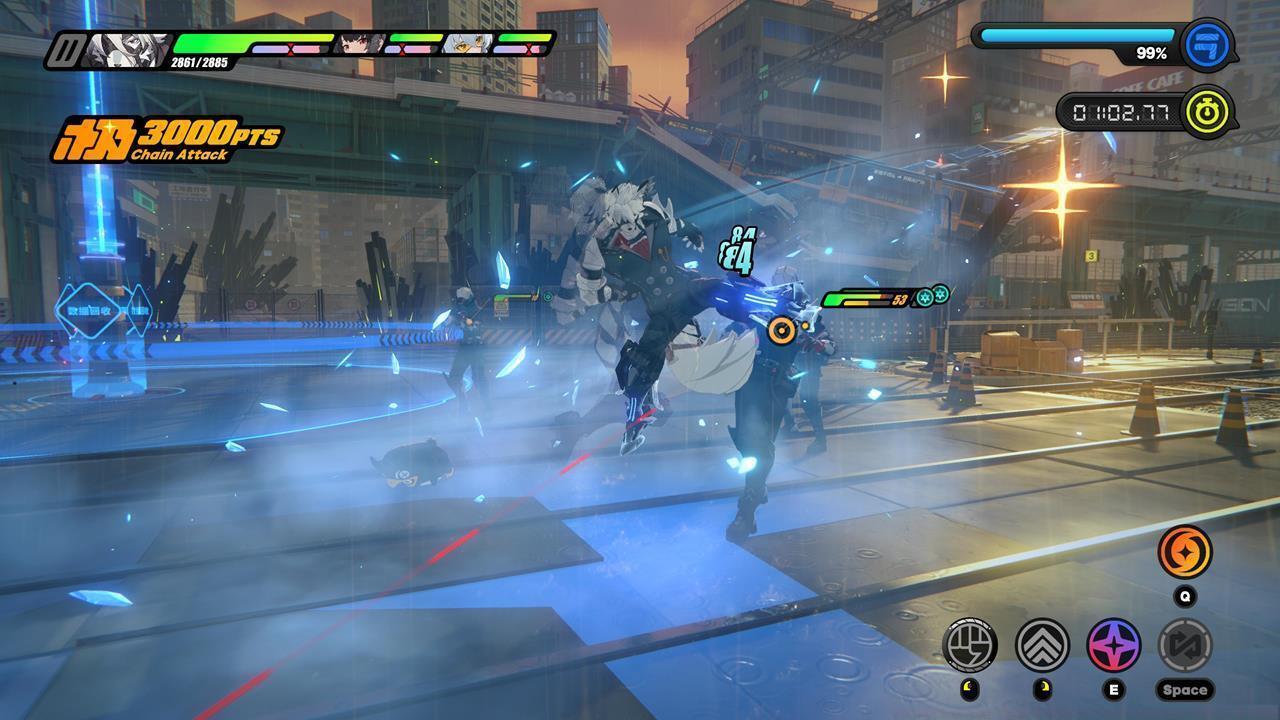Use the purple star special attack
Viewport: 1280px width, 720px height.
pos(1114,644)
